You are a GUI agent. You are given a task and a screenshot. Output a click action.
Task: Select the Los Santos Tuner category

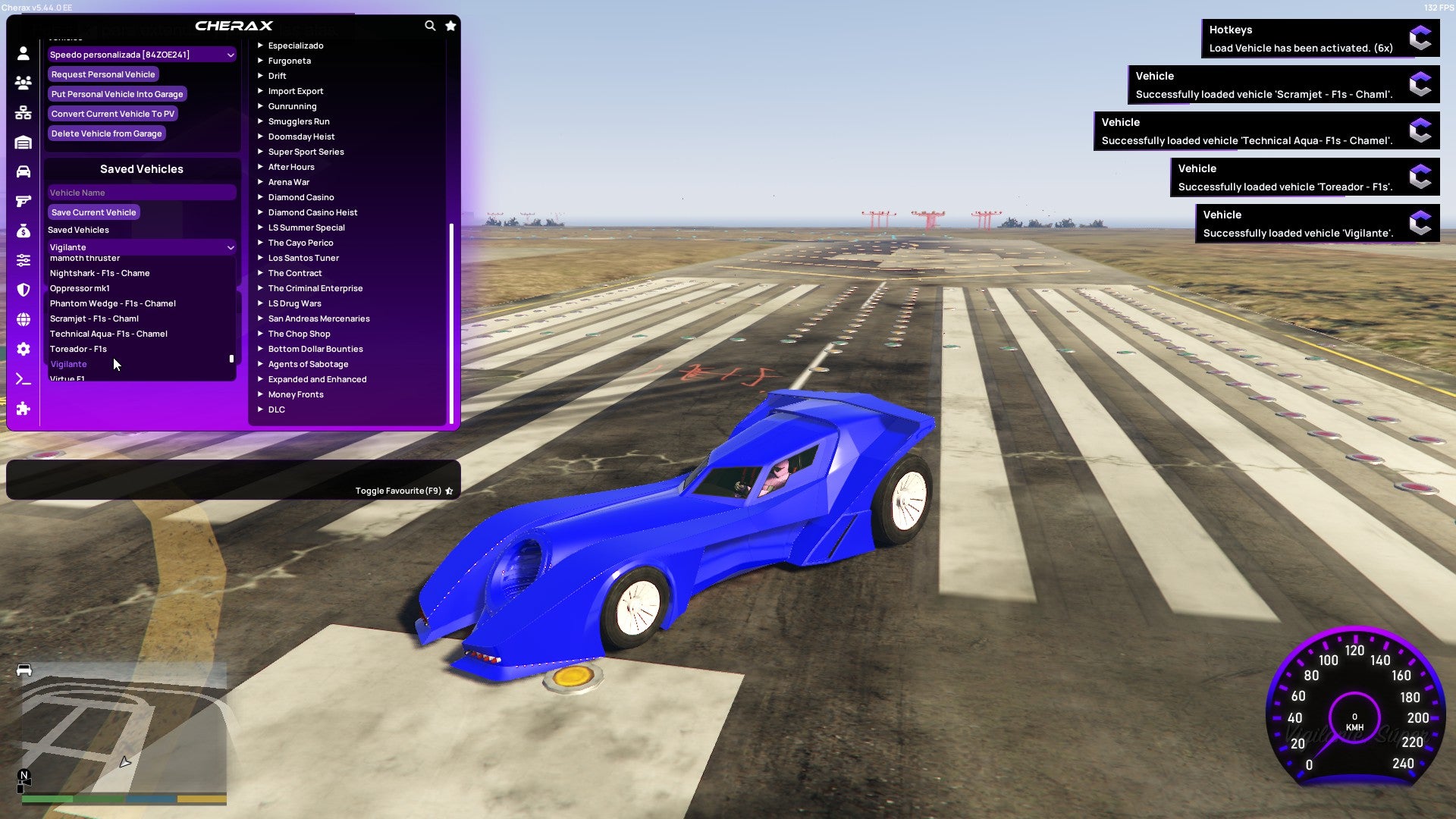pyautogui.click(x=303, y=258)
